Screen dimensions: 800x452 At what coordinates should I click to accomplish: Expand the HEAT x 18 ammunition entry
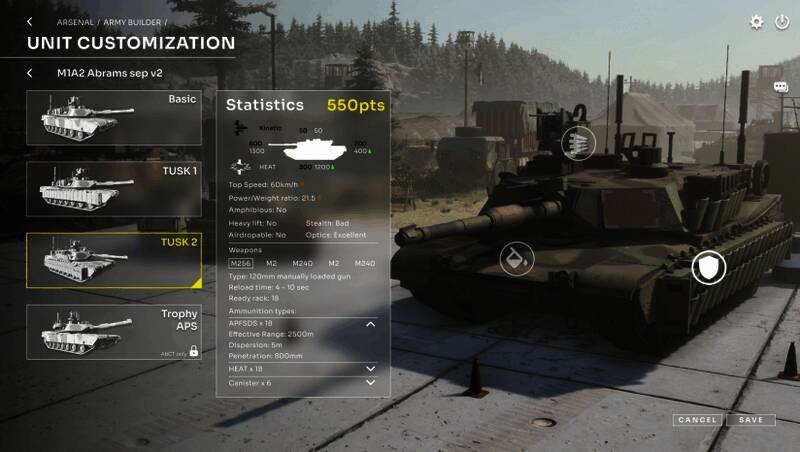point(371,369)
